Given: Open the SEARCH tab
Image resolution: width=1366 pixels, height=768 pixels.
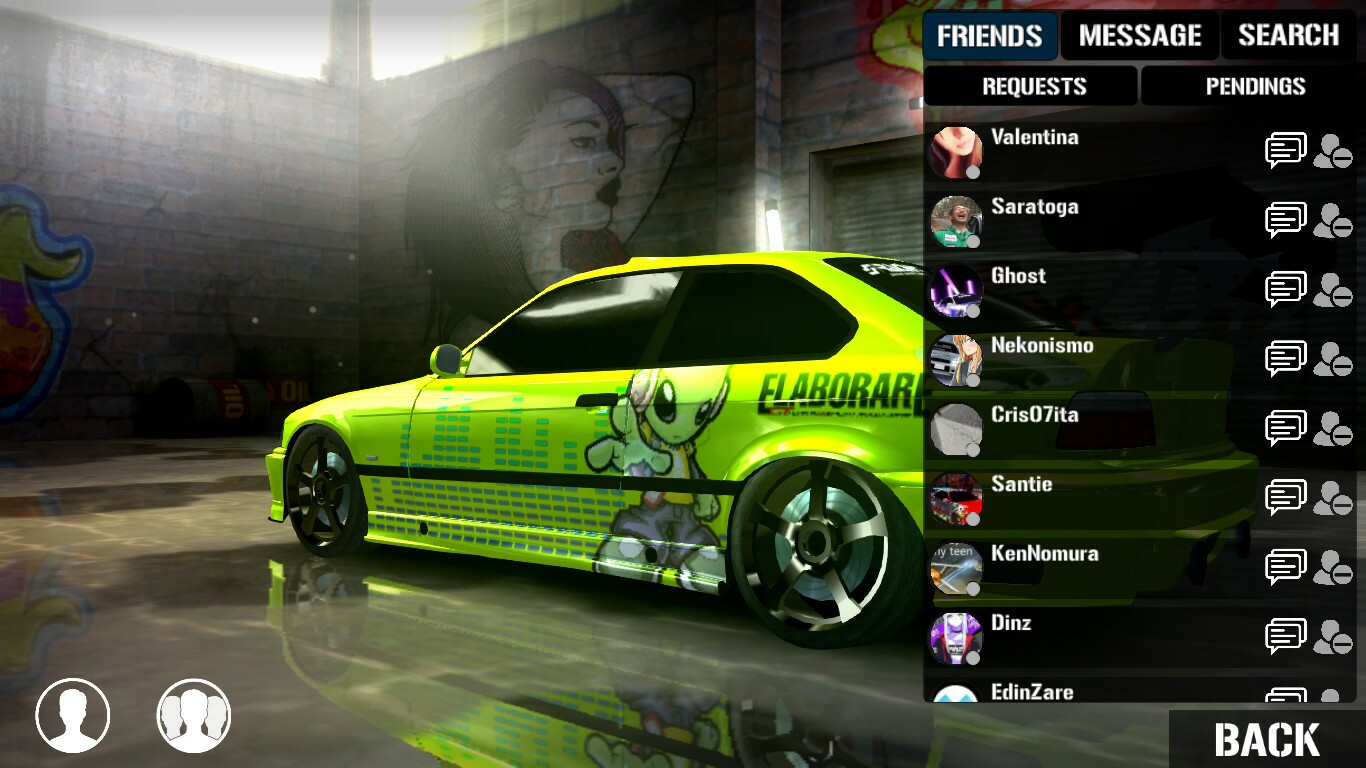Looking at the screenshot, I should click(1289, 36).
